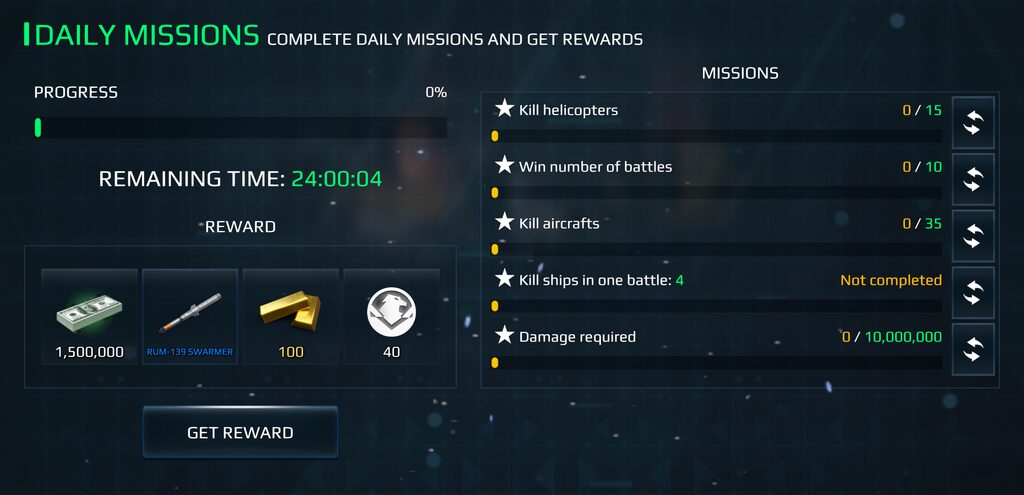Open the Kill helicopters mission row
The image size is (1024, 495).
pos(717,120)
